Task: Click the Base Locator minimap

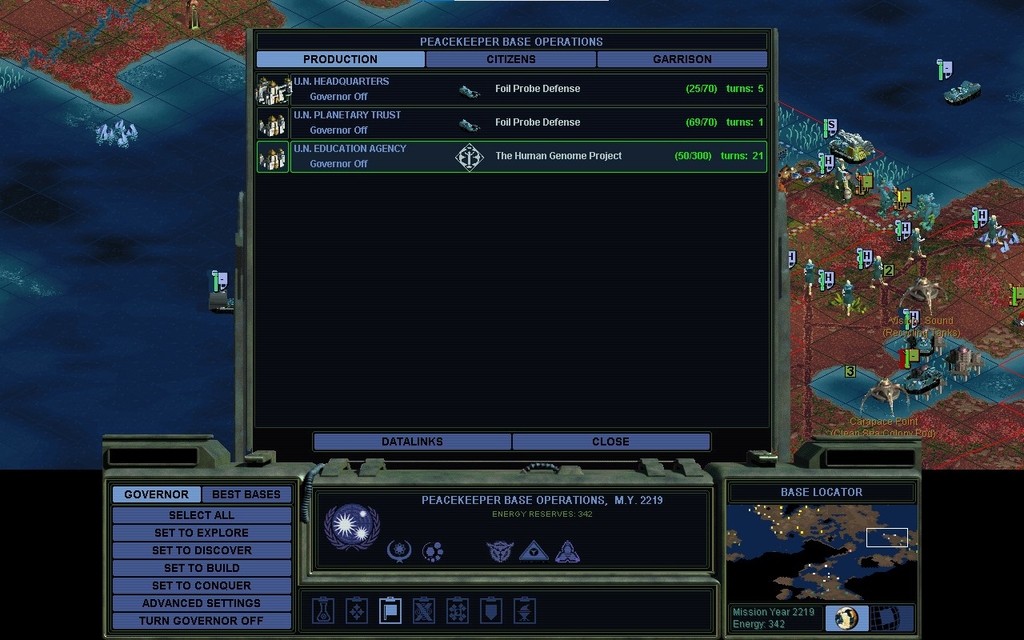Action: pyautogui.click(x=820, y=550)
